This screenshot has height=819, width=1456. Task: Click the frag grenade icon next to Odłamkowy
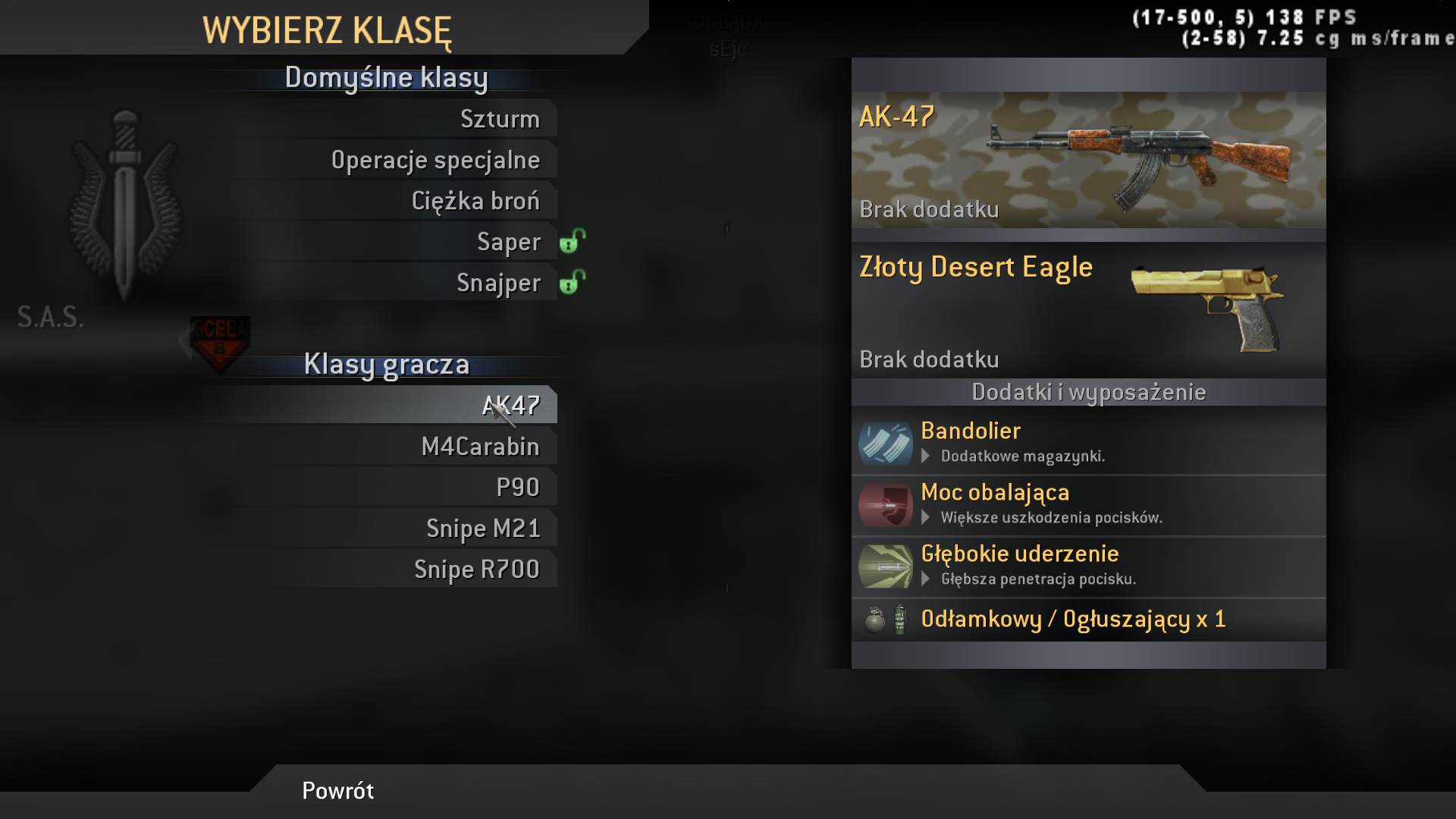click(x=874, y=620)
